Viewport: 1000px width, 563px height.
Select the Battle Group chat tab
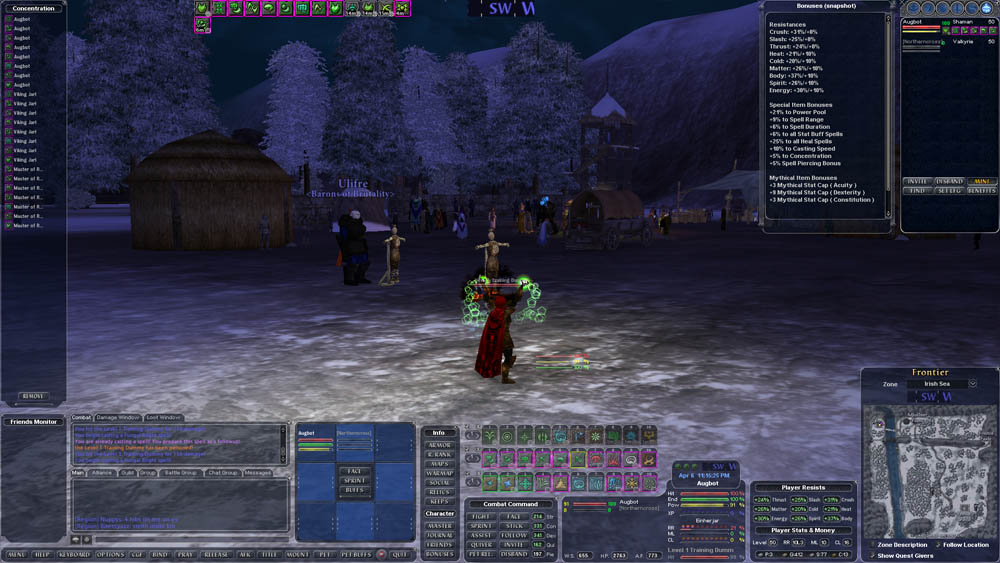tap(181, 473)
